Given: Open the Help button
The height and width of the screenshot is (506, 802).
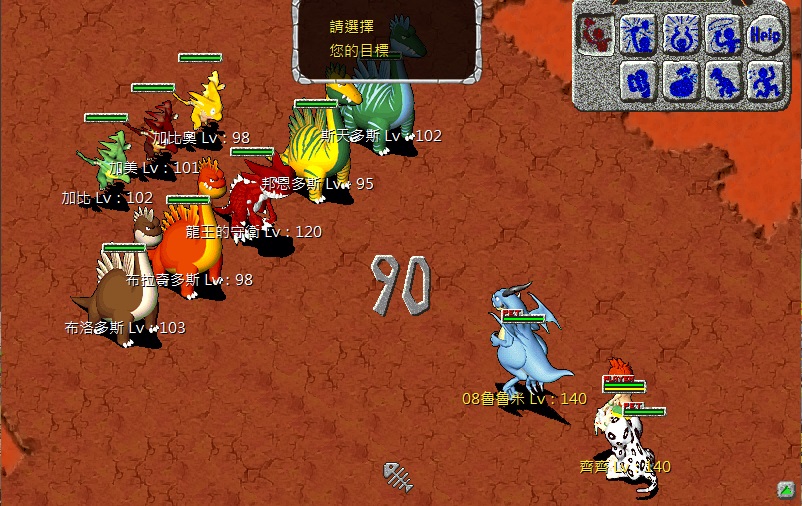Looking at the screenshot, I should 765,36.
